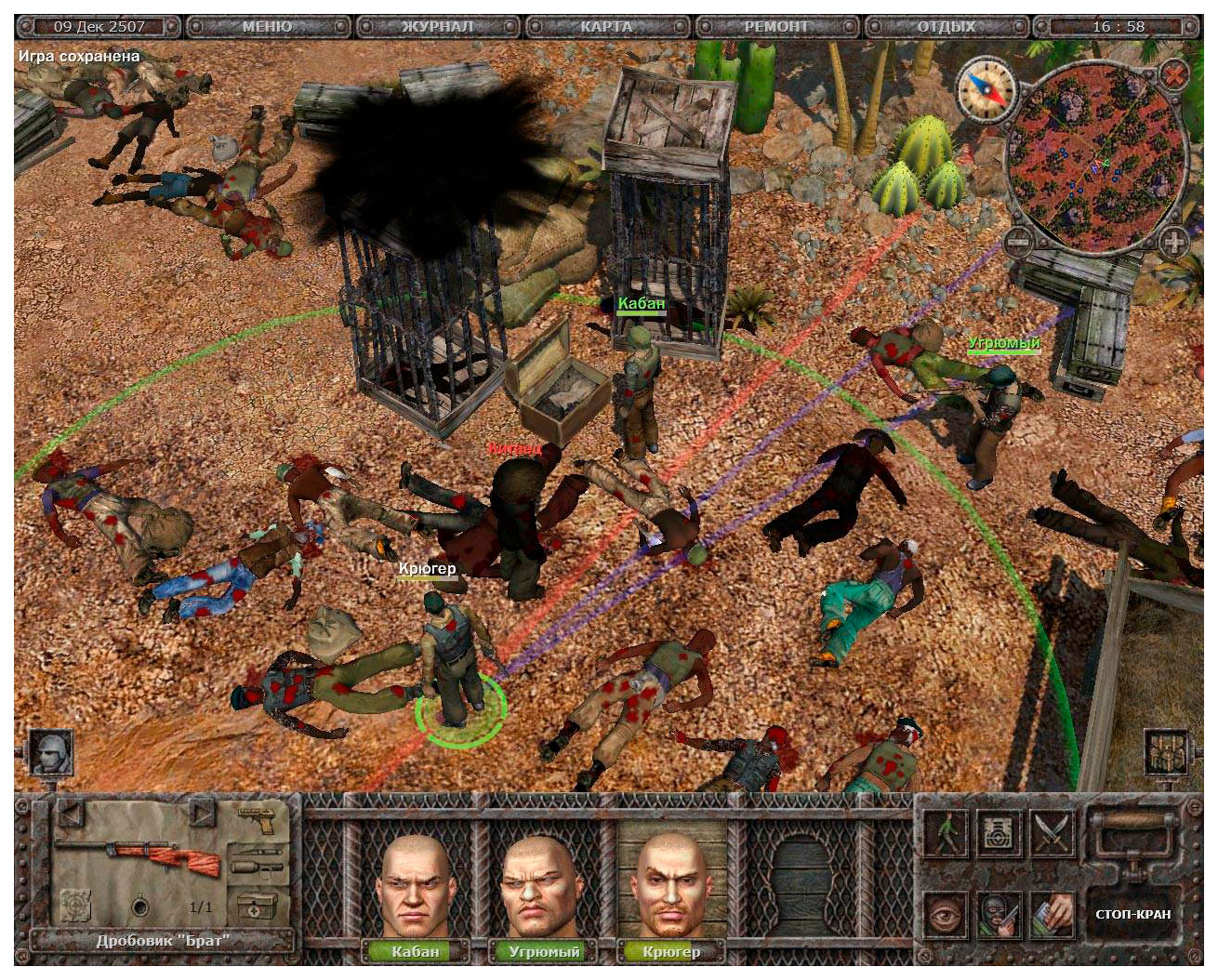Activate the crossed knives melee icon
The width and height of the screenshot is (1218, 980).
(x=1052, y=830)
